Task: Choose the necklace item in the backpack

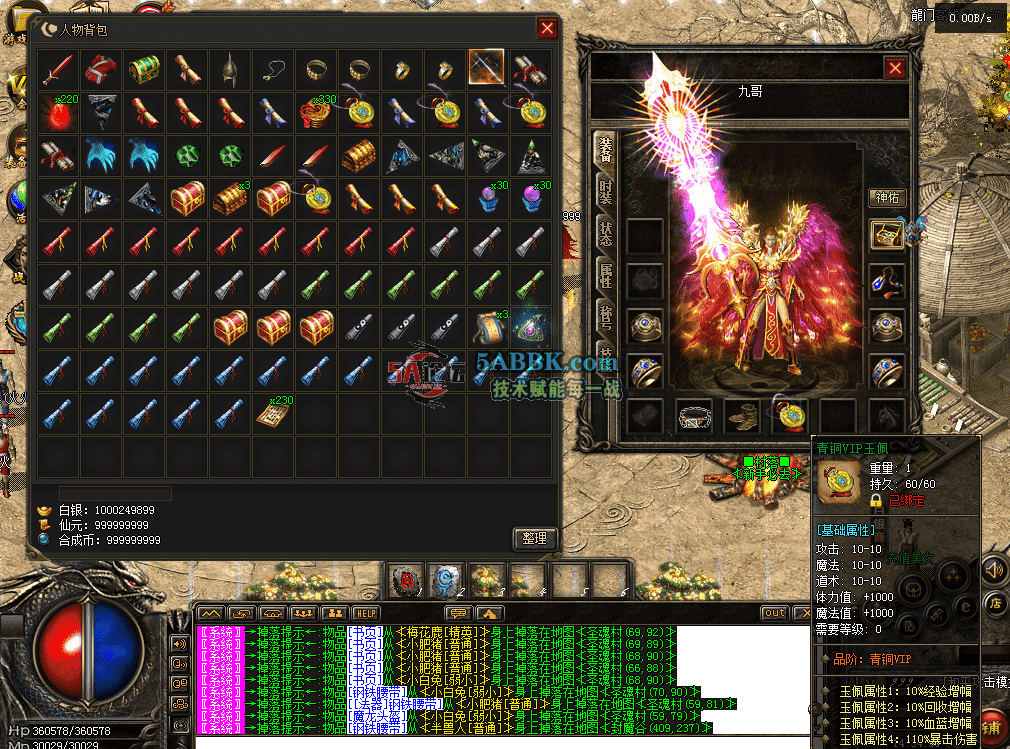Action: 273,69
